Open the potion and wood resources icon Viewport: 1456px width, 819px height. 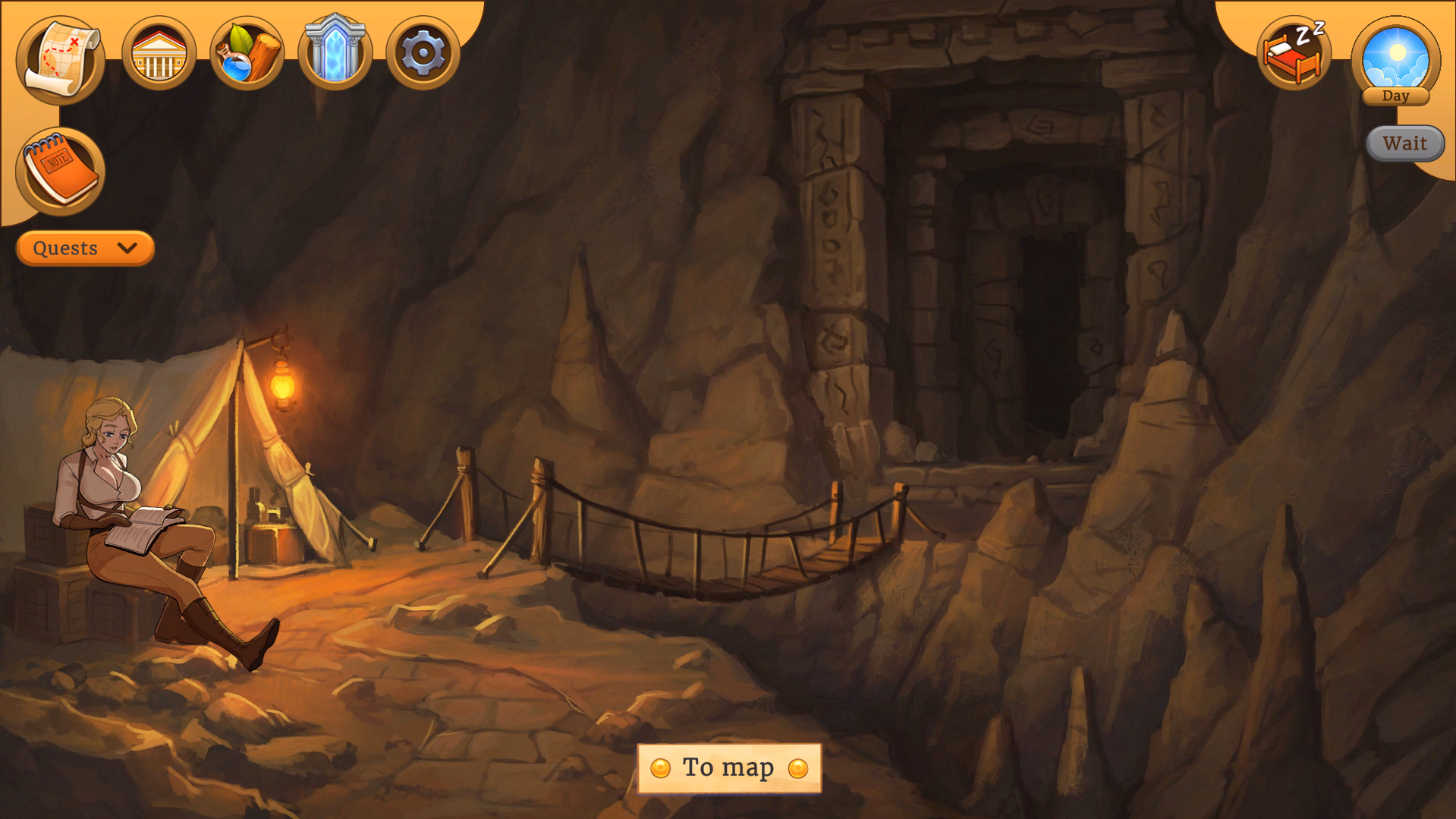tap(247, 54)
